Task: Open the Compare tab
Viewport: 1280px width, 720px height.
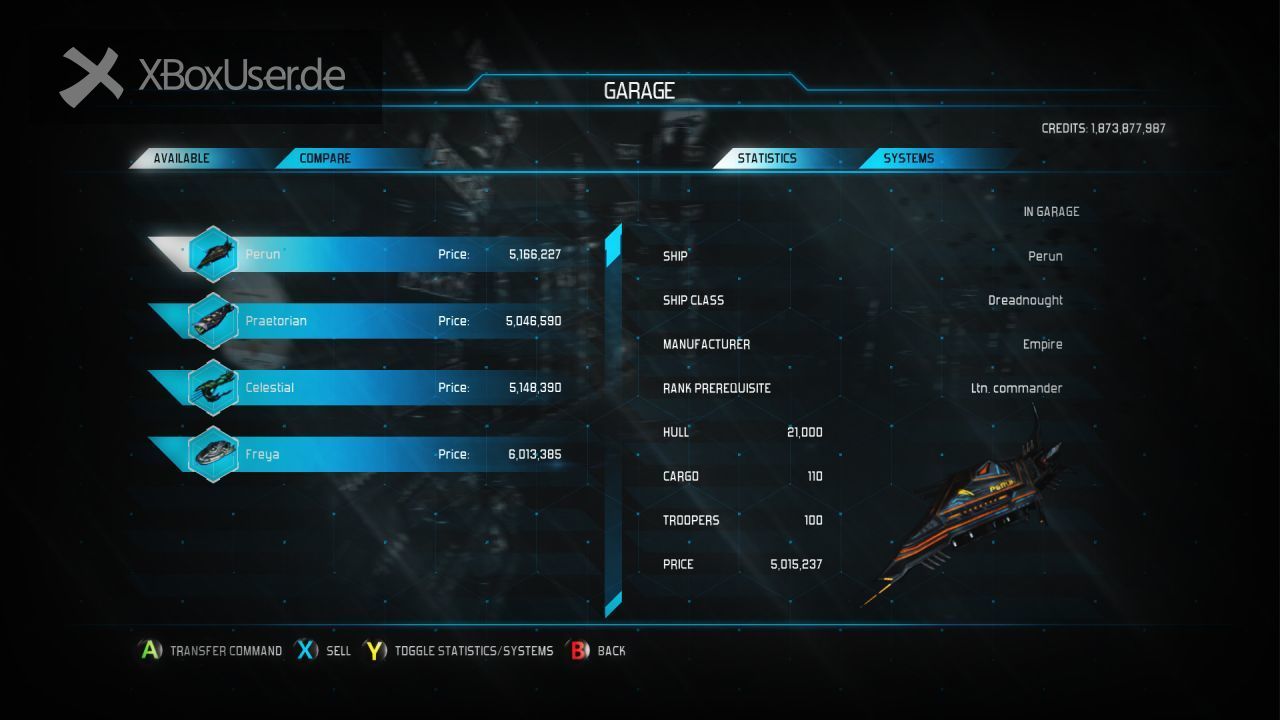Action: [x=325, y=158]
